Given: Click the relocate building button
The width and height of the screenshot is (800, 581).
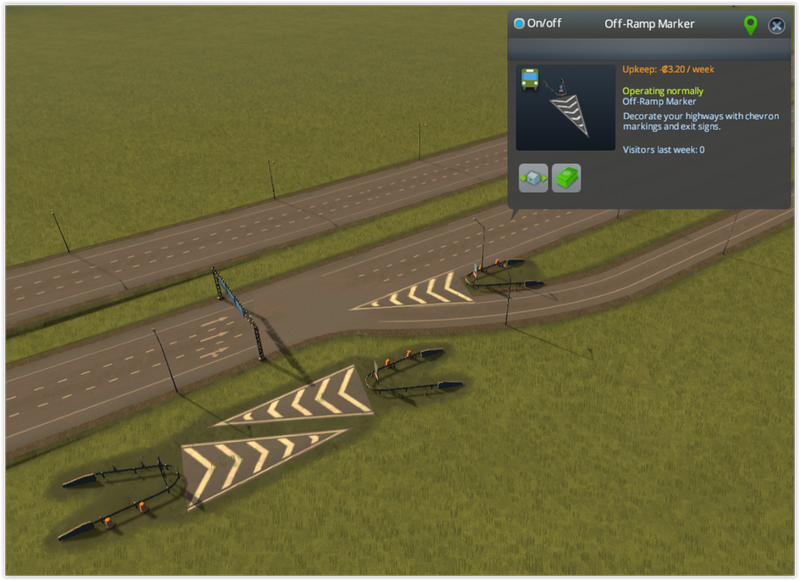Looking at the screenshot, I should point(533,178).
